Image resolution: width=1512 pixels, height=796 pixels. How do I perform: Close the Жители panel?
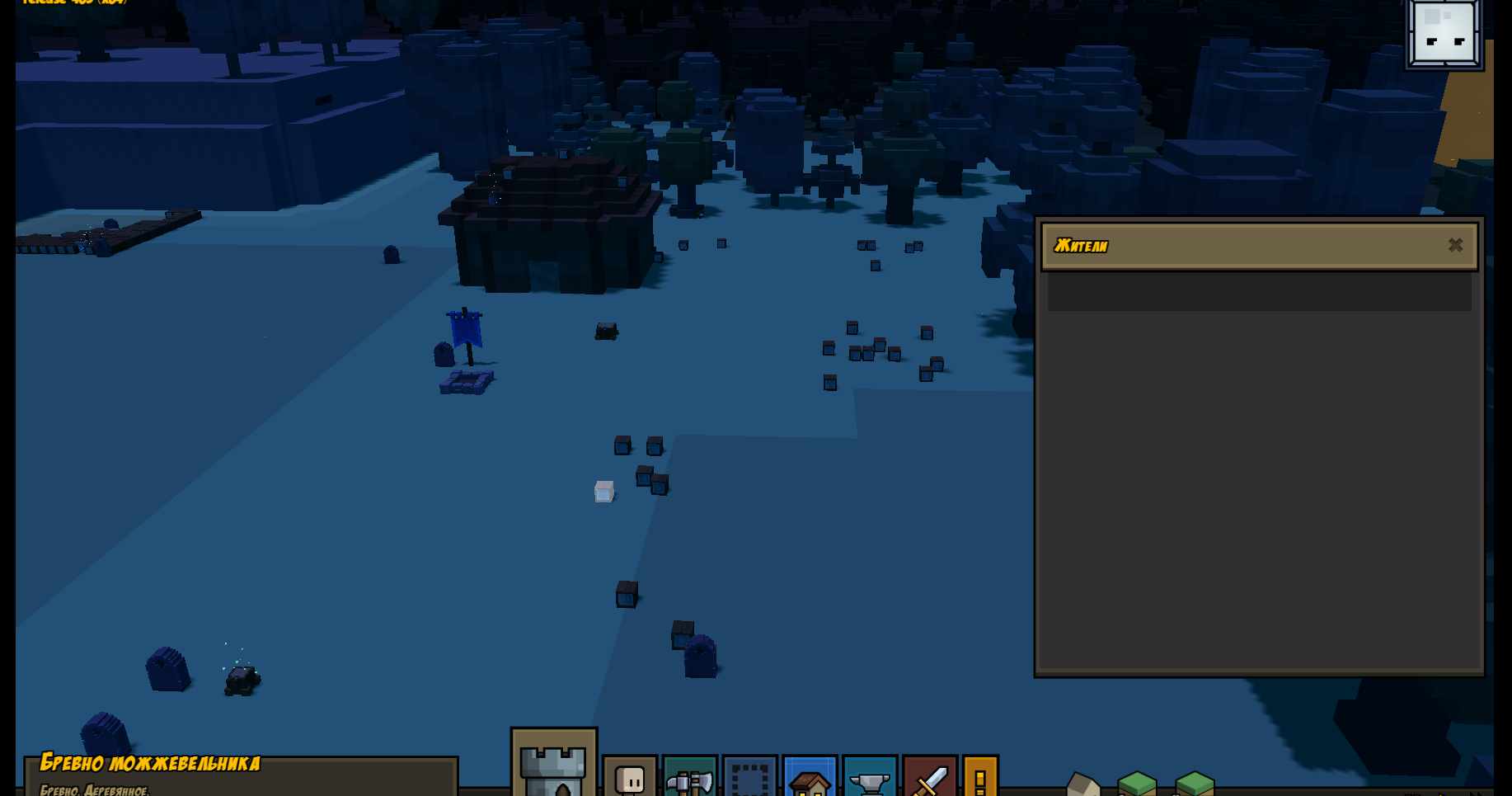[1455, 245]
